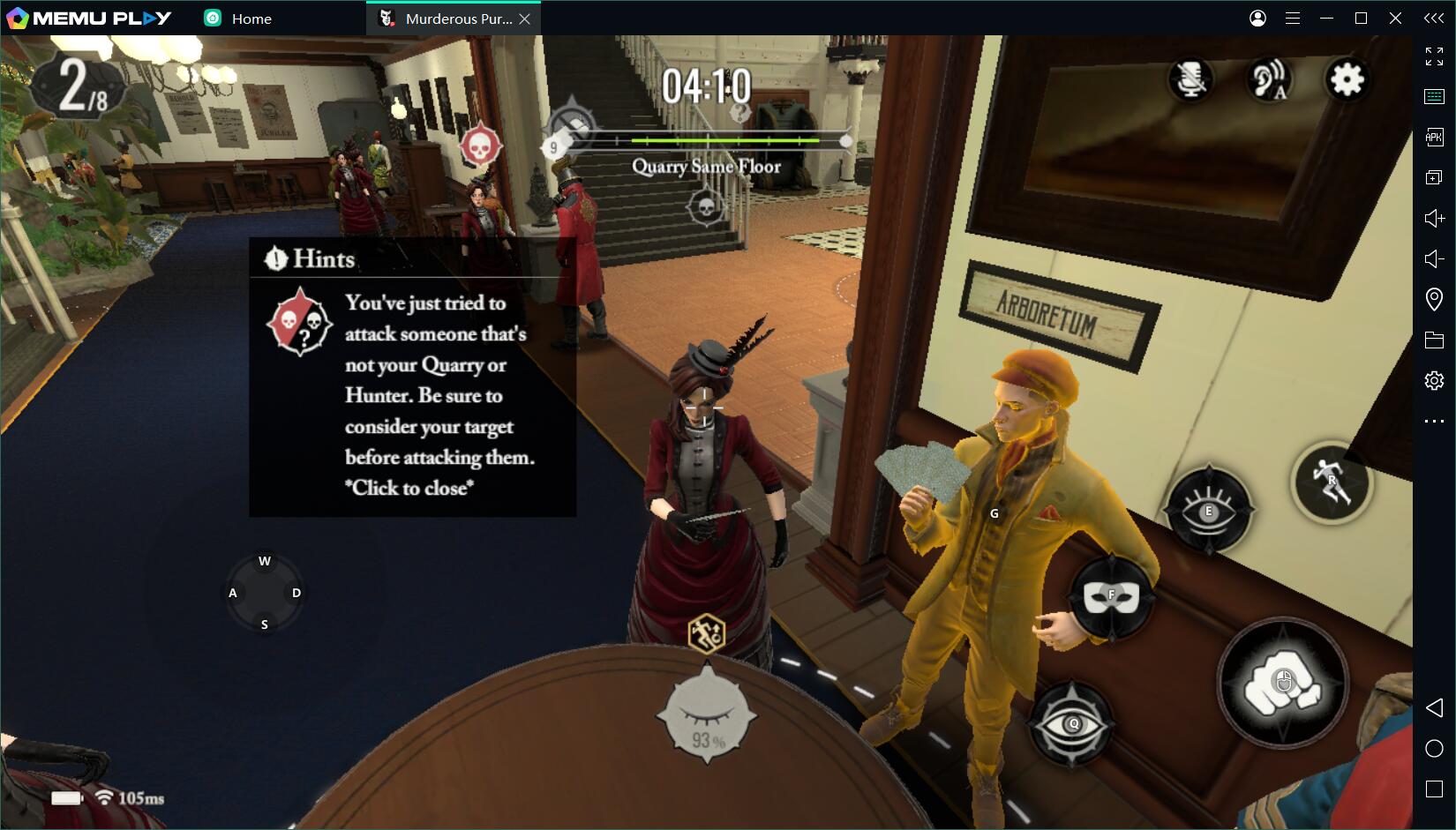The width and height of the screenshot is (1456, 830).
Task: Use the mask disguise ability
Action: pyautogui.click(x=1111, y=597)
